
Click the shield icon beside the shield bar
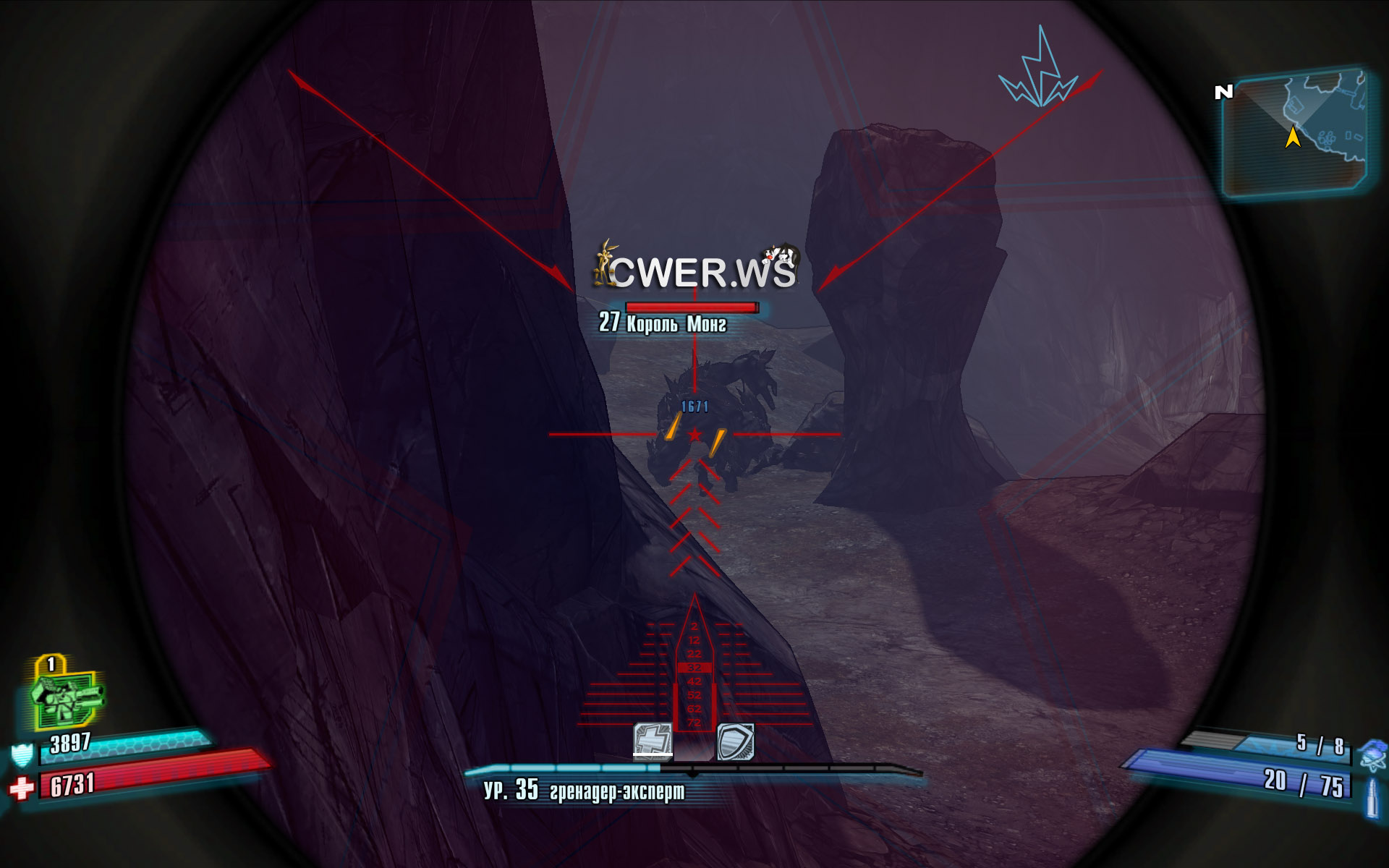point(22,754)
